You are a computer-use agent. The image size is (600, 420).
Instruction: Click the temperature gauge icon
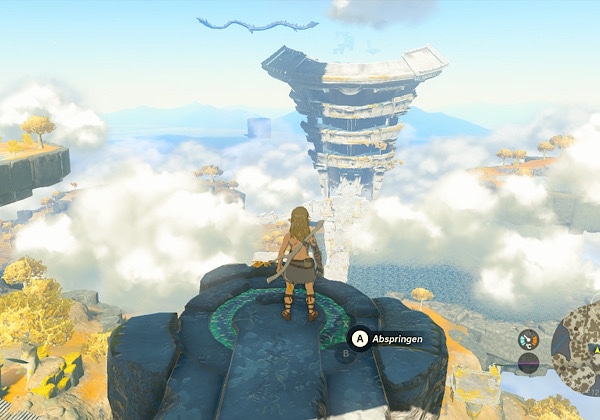[528, 340]
